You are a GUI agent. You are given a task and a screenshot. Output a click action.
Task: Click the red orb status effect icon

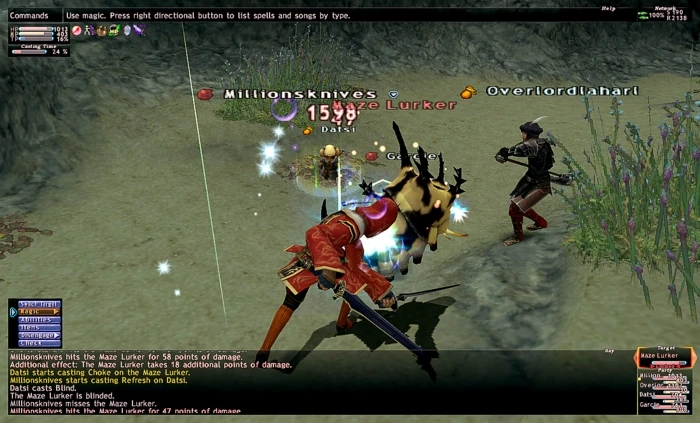click(77, 31)
